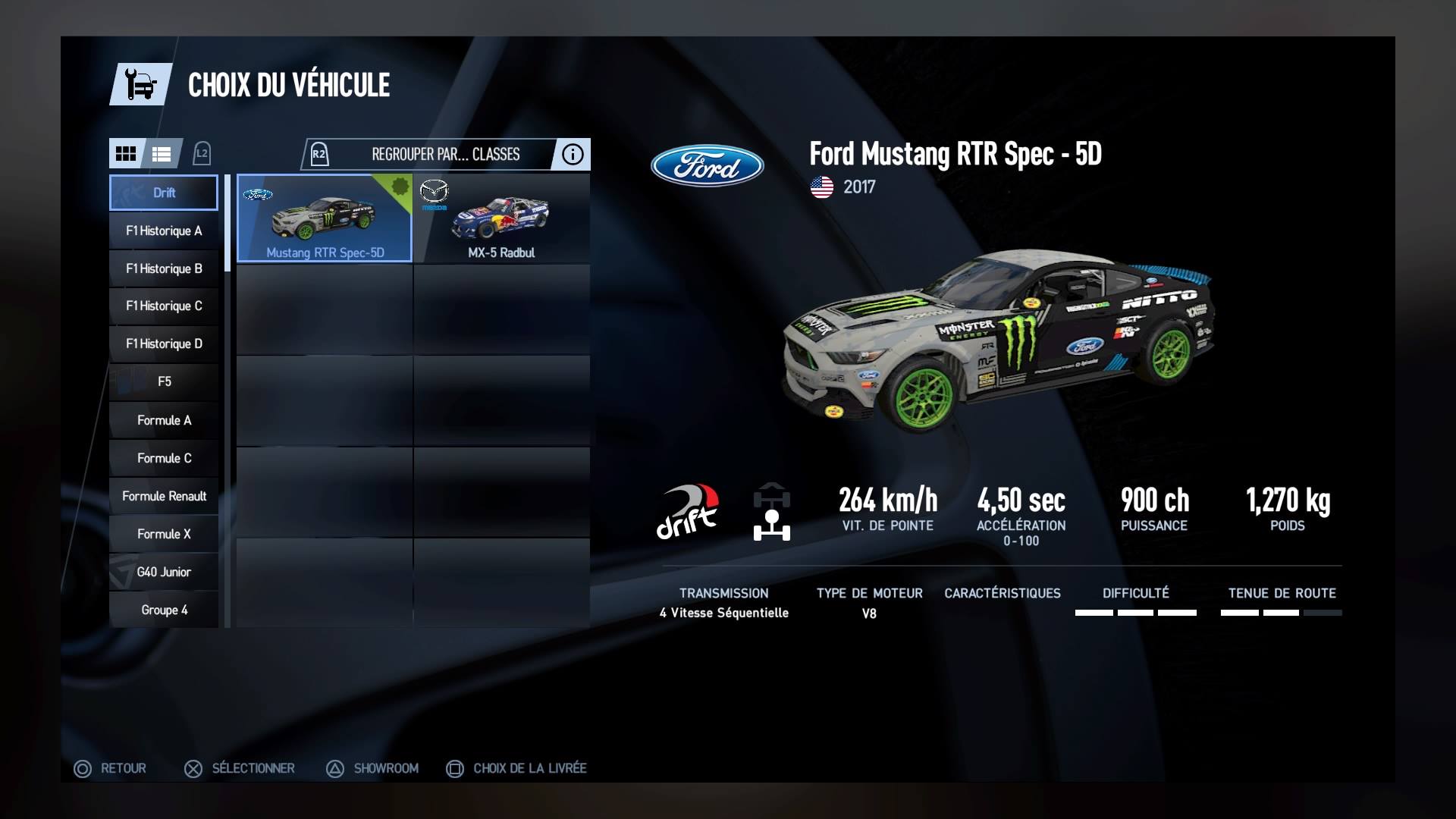The image size is (1456, 819).
Task: Choose the MX-5 Radbul car tile
Action: click(x=501, y=218)
